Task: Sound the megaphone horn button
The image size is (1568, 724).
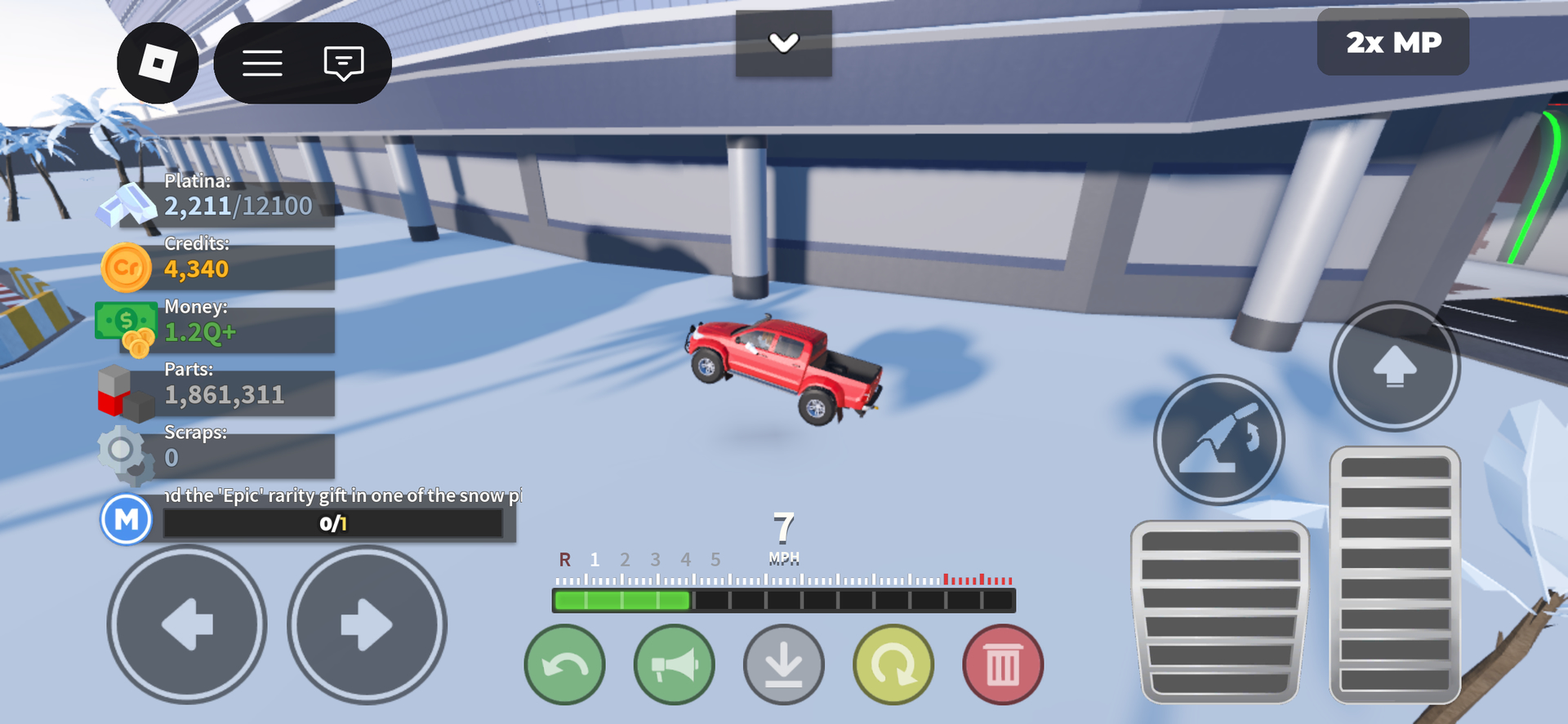Action: [x=674, y=664]
